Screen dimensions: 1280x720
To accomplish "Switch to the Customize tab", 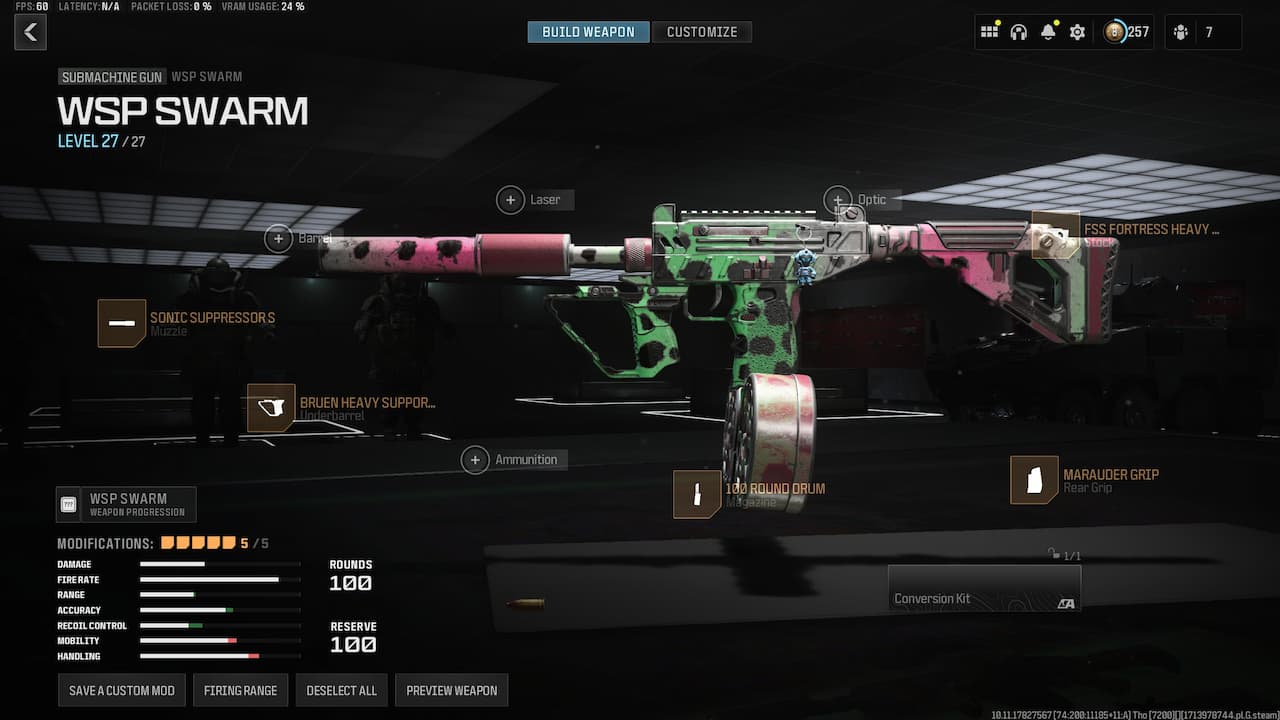I will (702, 31).
